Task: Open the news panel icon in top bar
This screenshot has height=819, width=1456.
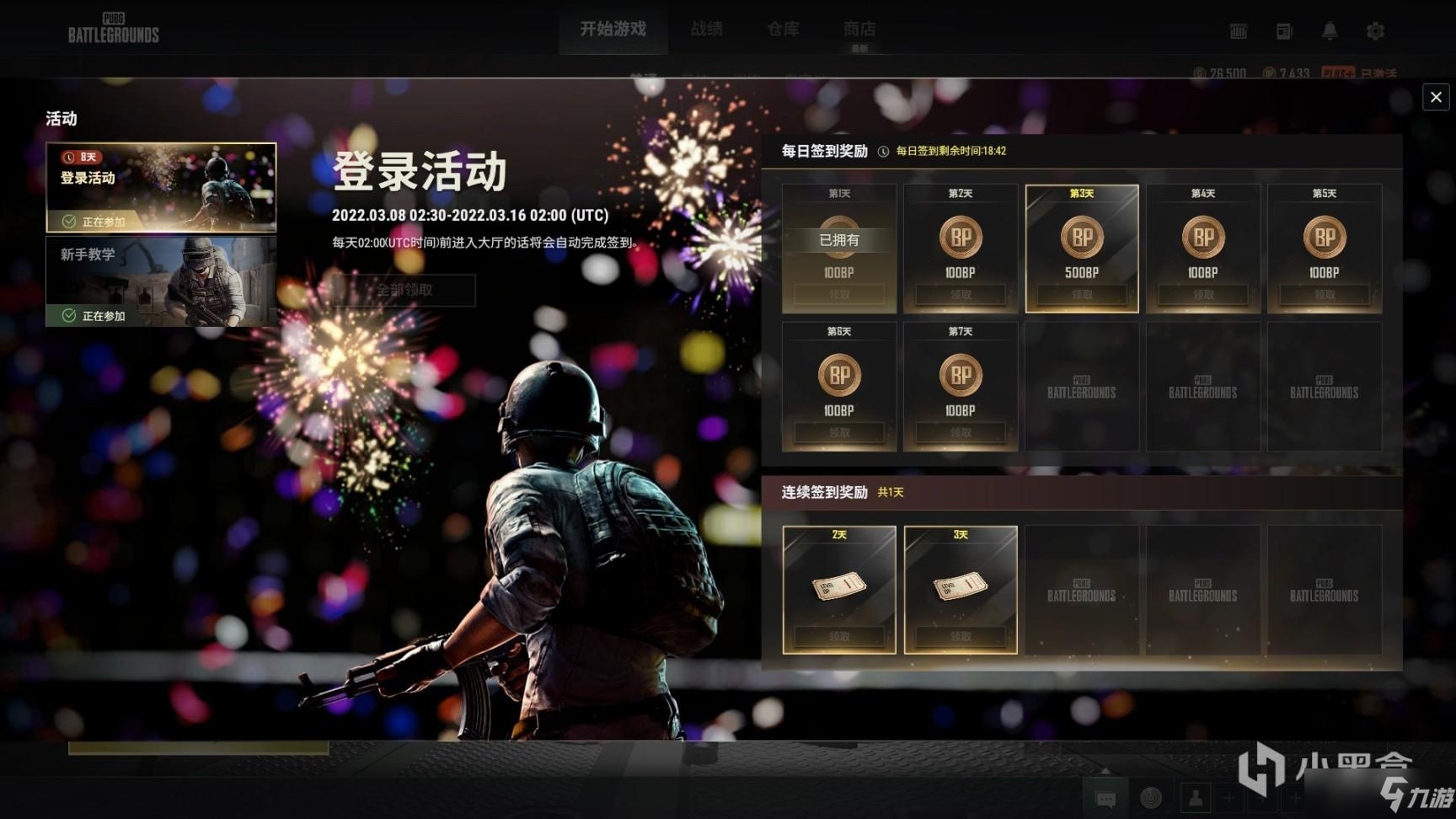Action: click(x=1283, y=30)
